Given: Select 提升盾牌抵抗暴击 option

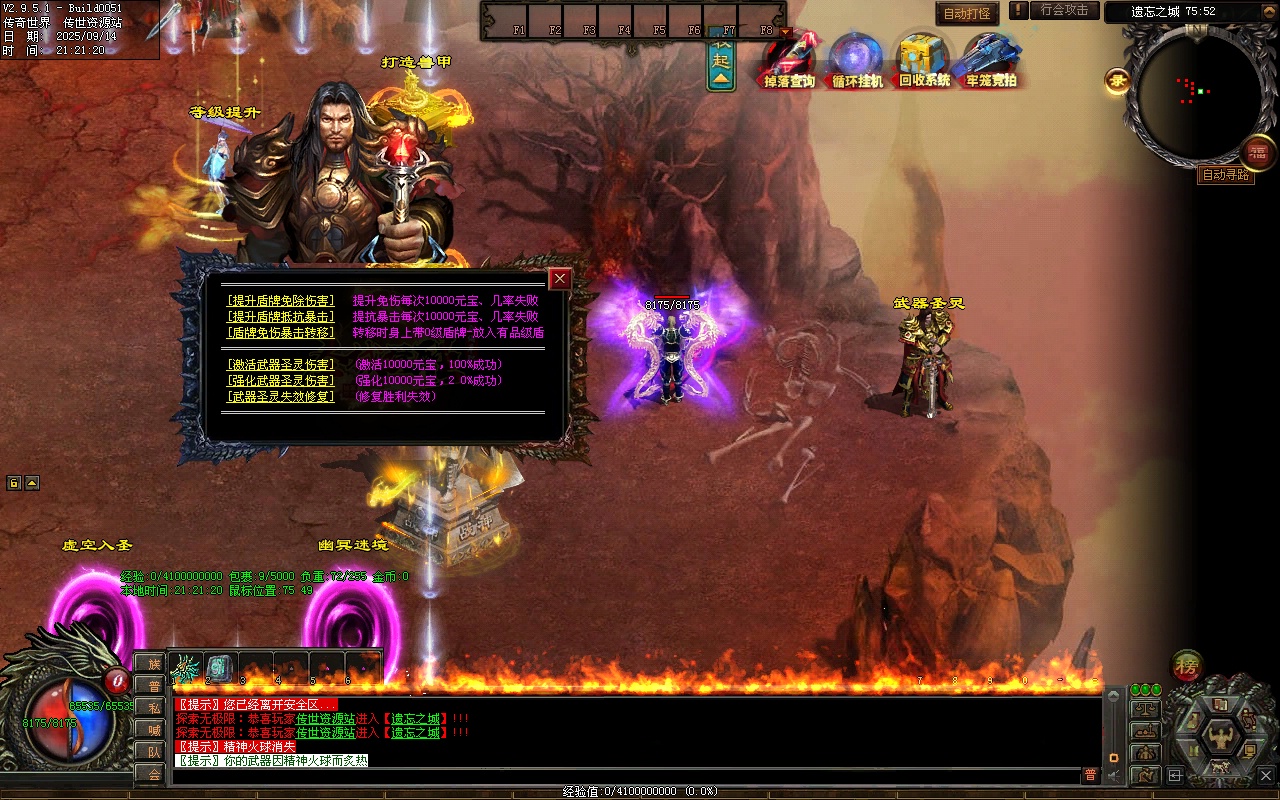Looking at the screenshot, I should (281, 316).
